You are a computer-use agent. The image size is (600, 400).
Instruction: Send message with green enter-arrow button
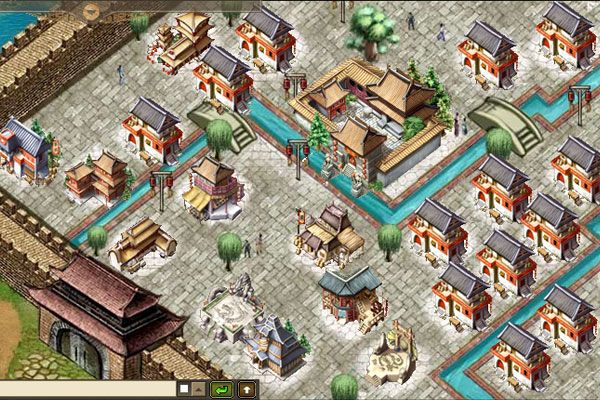coord(222,388)
